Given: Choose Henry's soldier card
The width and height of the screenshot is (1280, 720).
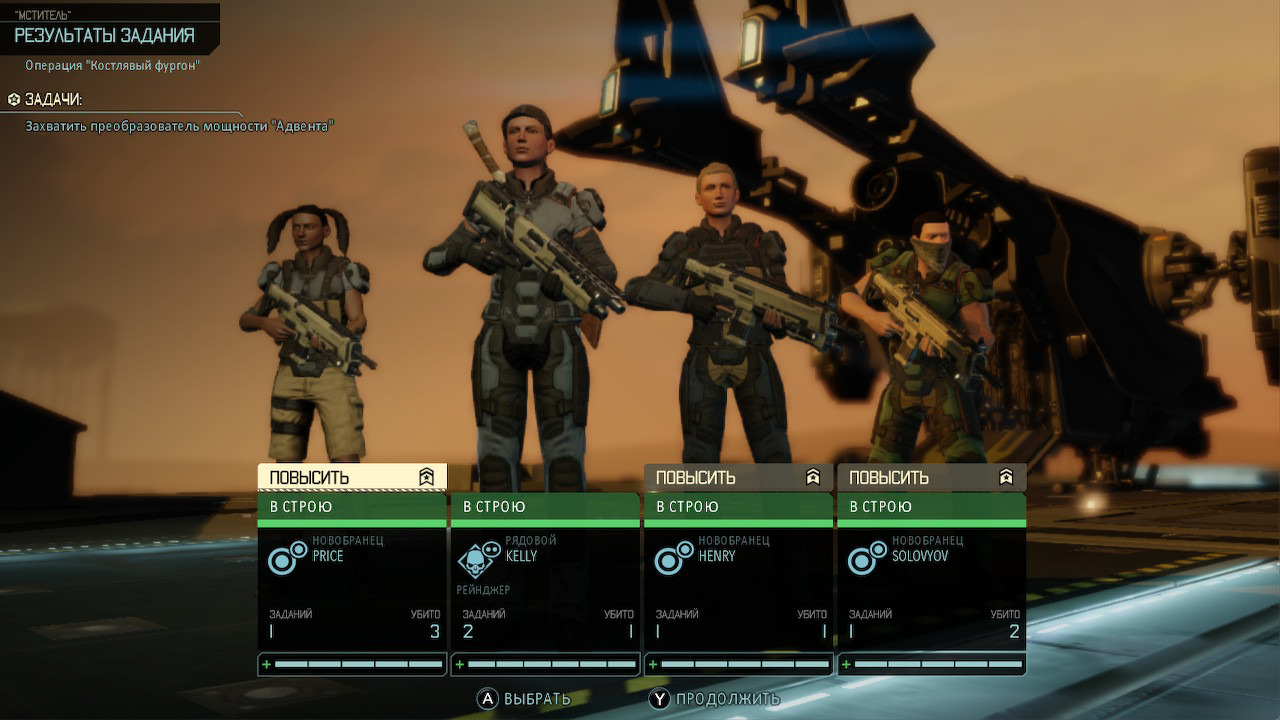Looking at the screenshot, I should (738, 585).
